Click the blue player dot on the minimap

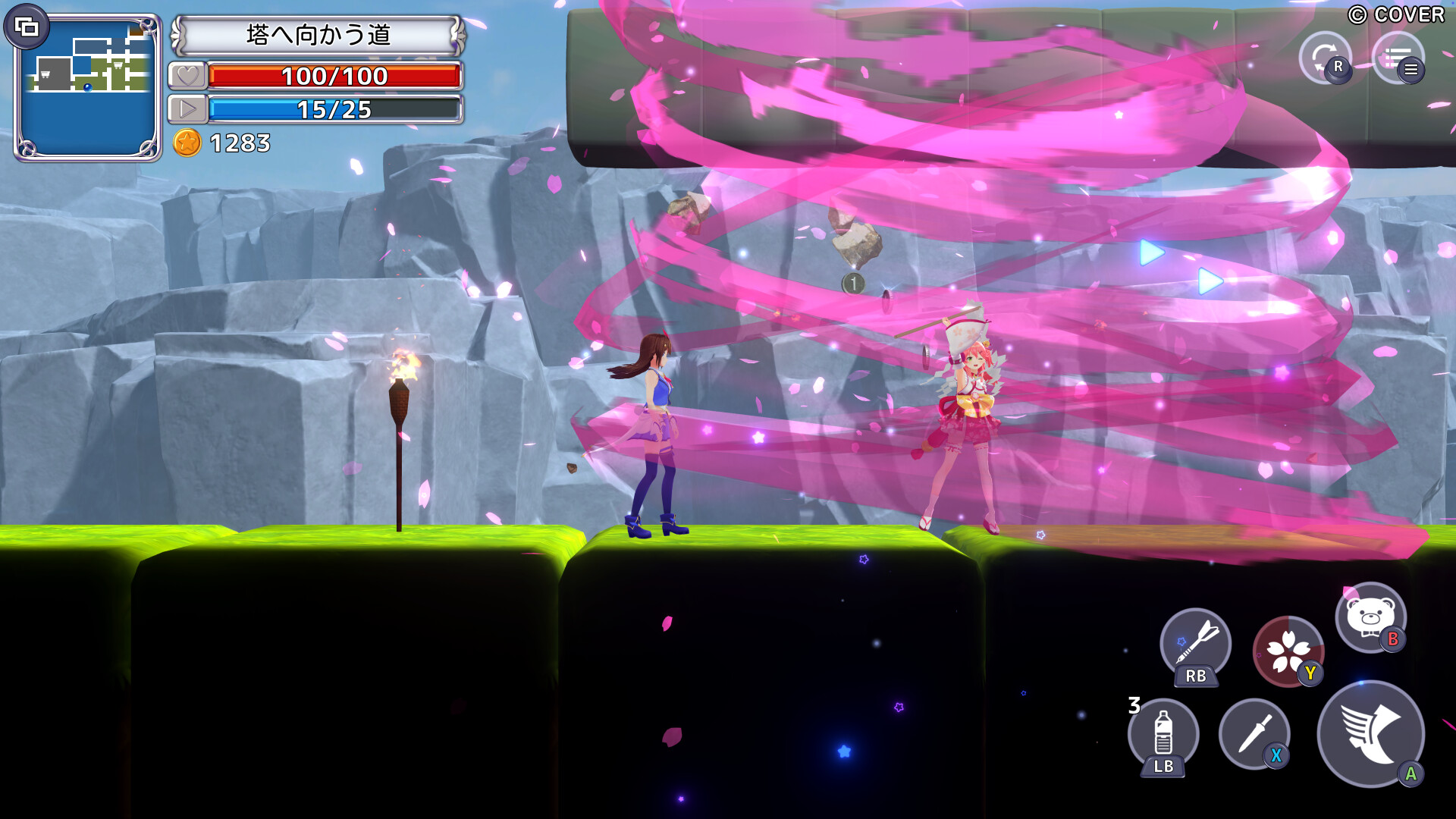(88, 88)
